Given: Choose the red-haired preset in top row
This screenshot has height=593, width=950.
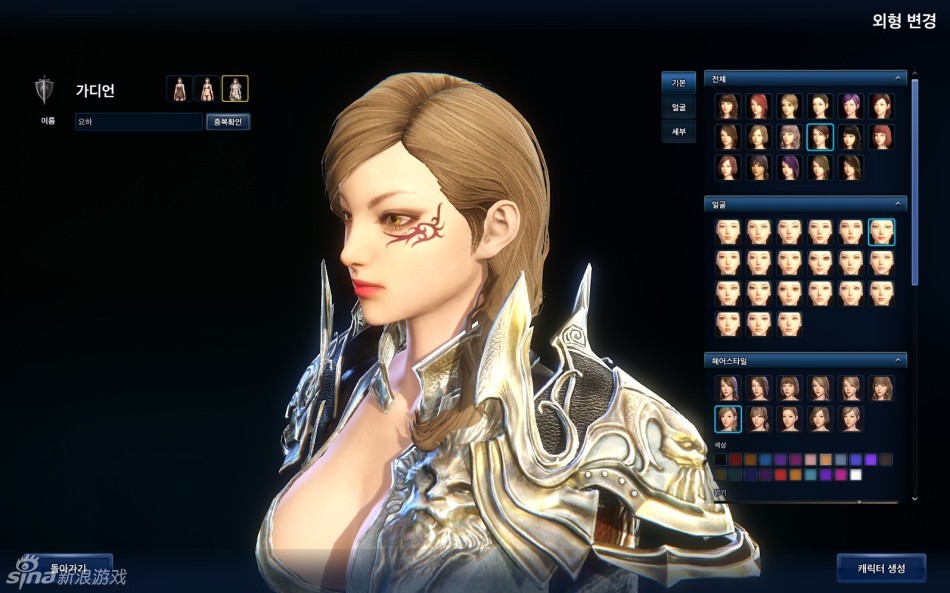Looking at the screenshot, I should click(x=758, y=106).
